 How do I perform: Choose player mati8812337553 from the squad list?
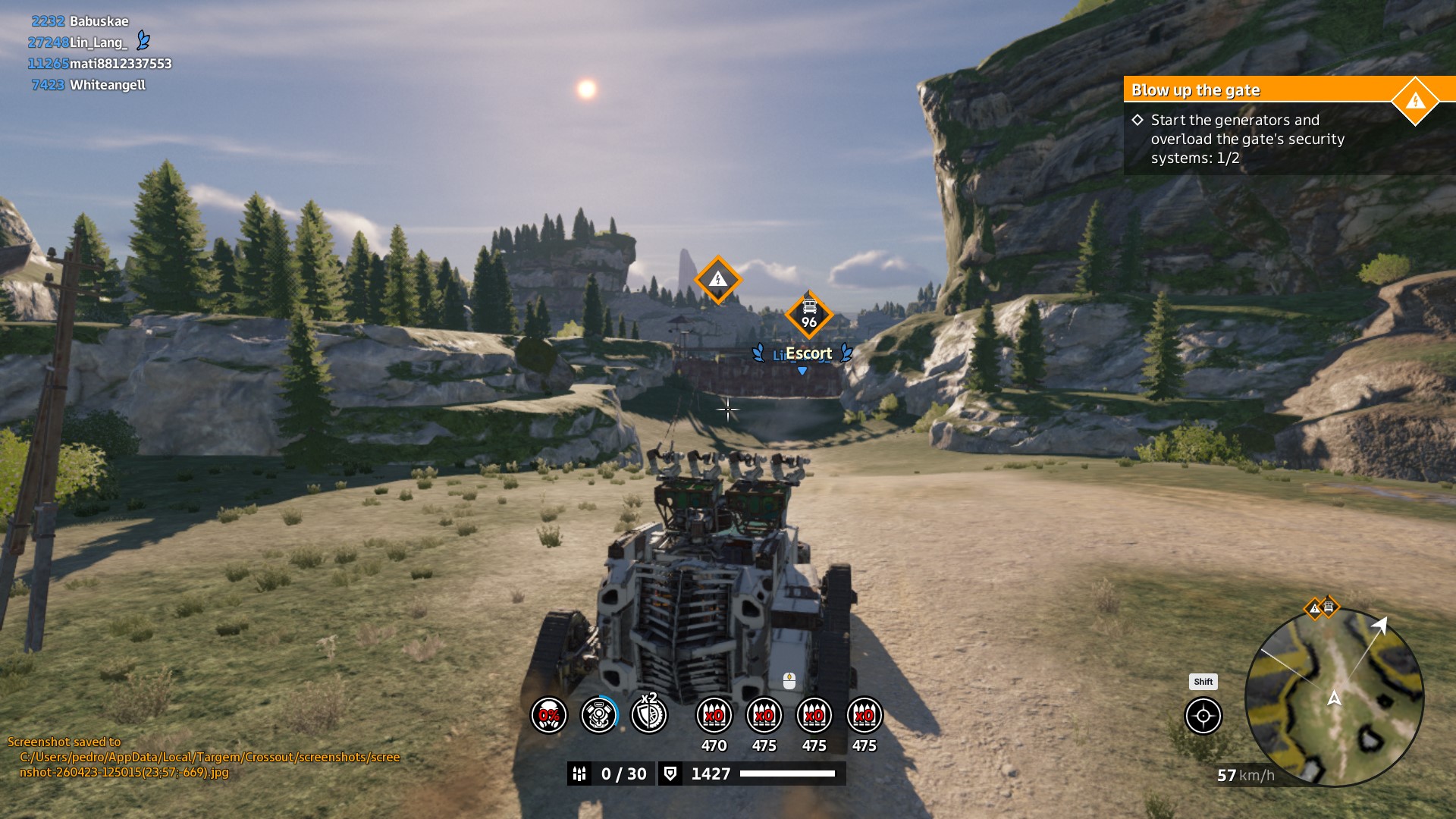click(120, 64)
